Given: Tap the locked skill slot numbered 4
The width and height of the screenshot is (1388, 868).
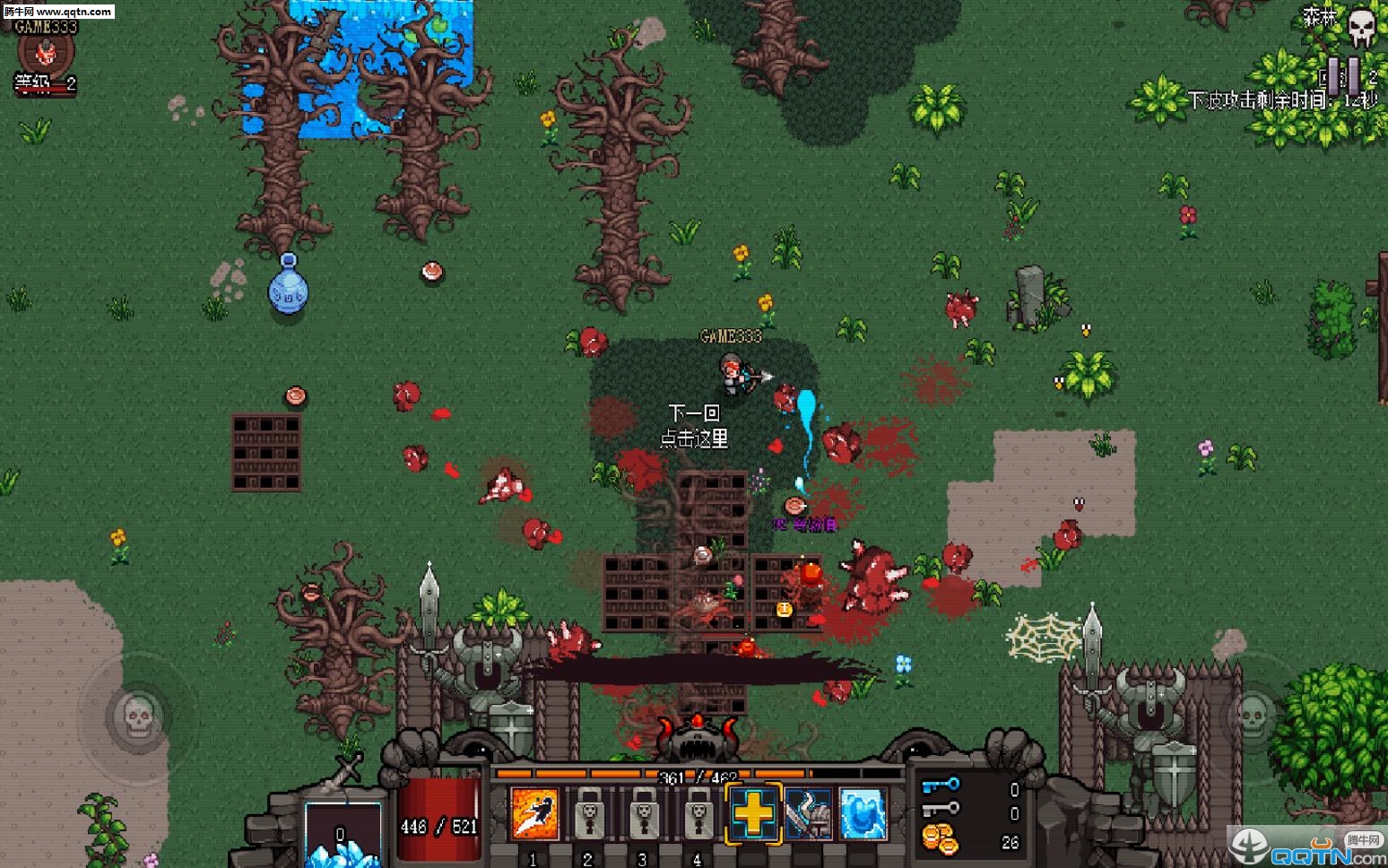Looking at the screenshot, I should tap(698, 814).
